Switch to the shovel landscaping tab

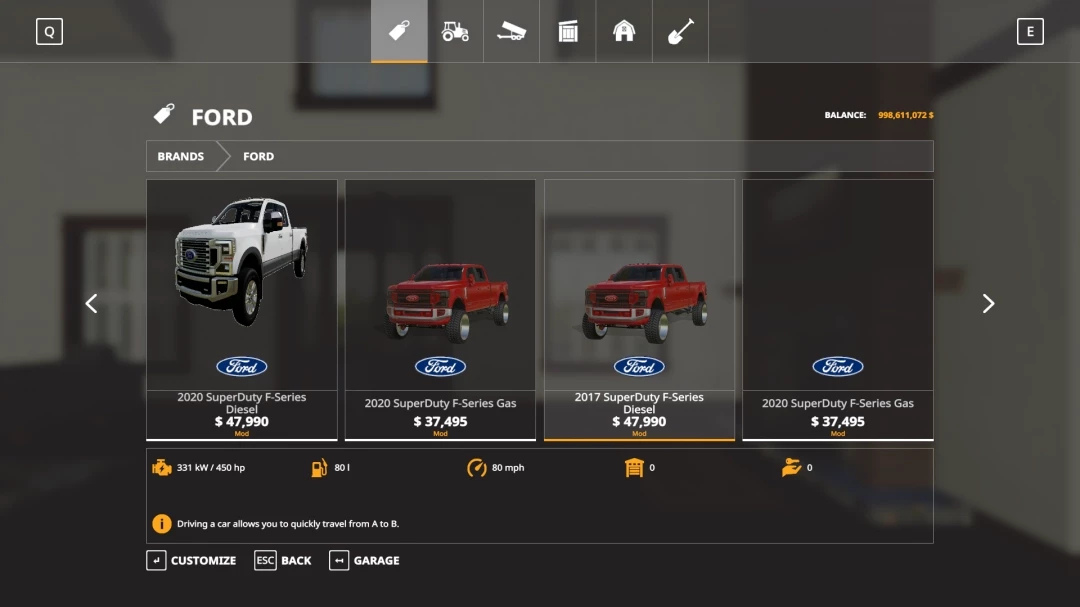click(x=680, y=32)
